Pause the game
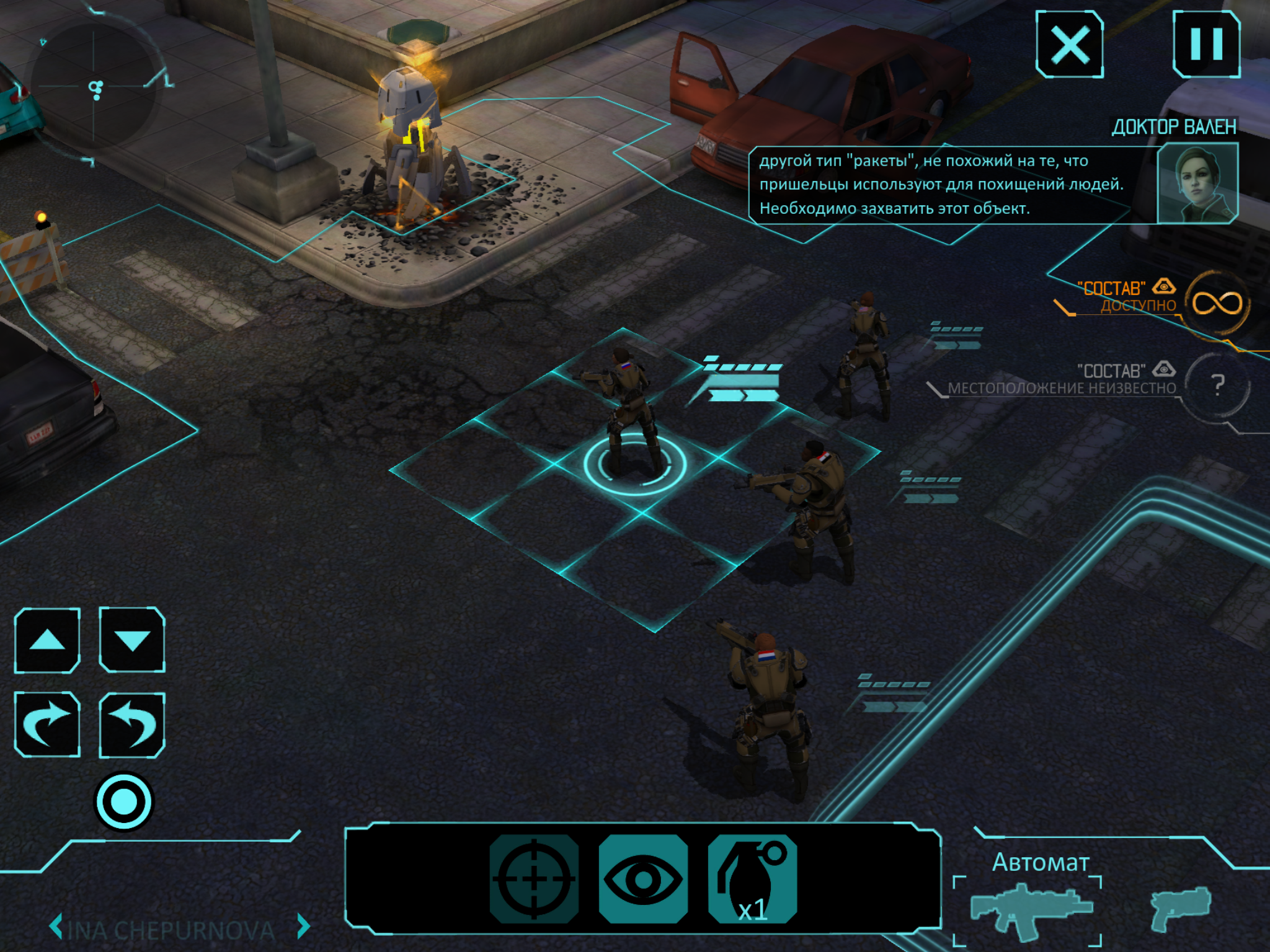This screenshot has height=952, width=1270. coord(1206,45)
